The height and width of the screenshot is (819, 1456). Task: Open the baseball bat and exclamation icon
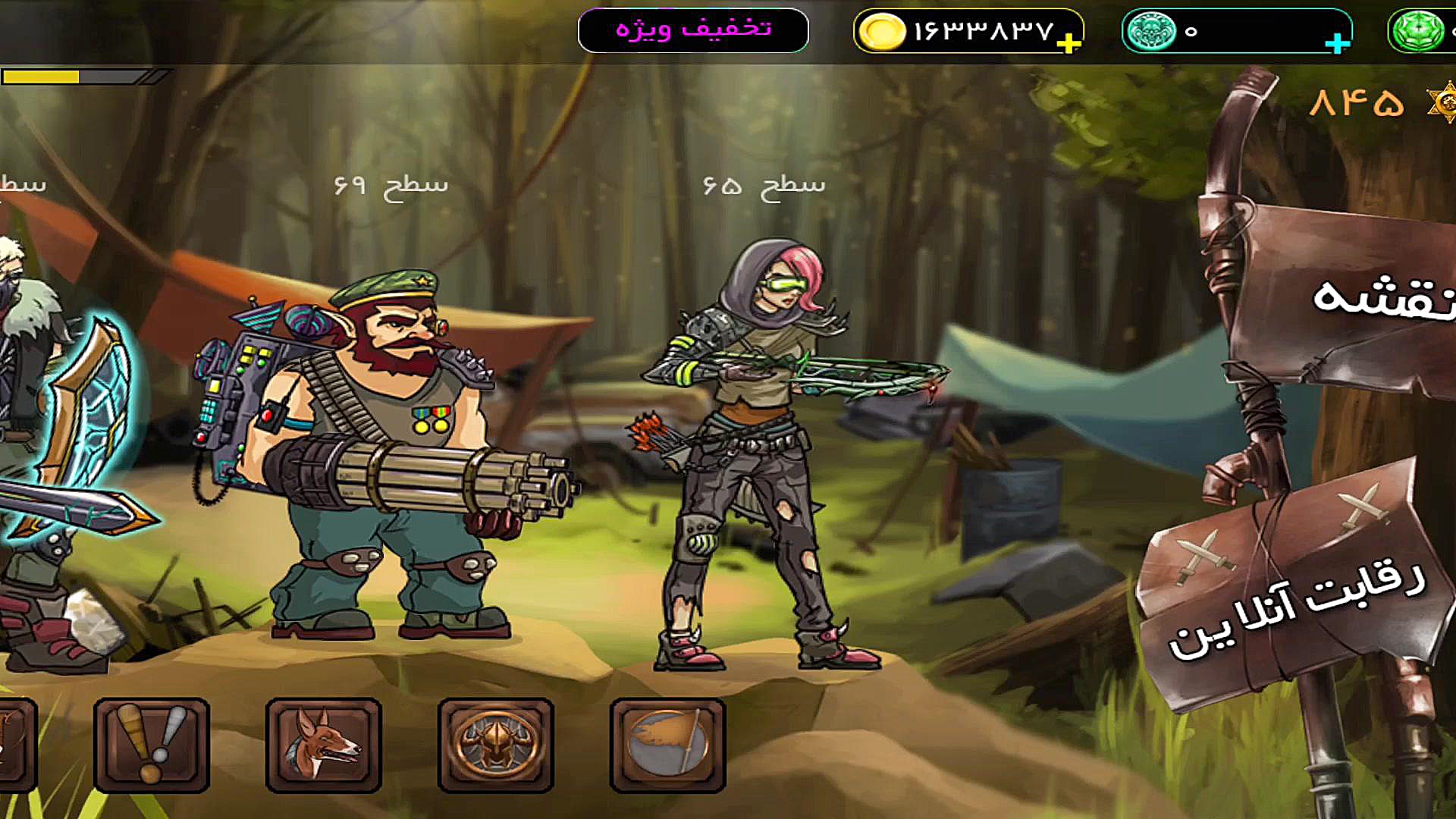point(151,745)
